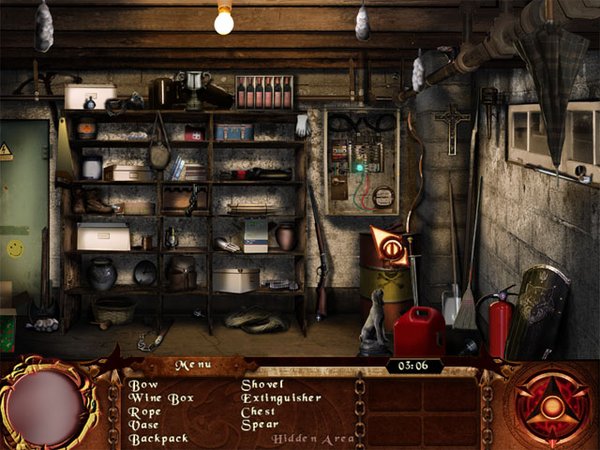The height and width of the screenshot is (450, 600).
Task: Choose Extinguisher from the item list
Action: 281,398
